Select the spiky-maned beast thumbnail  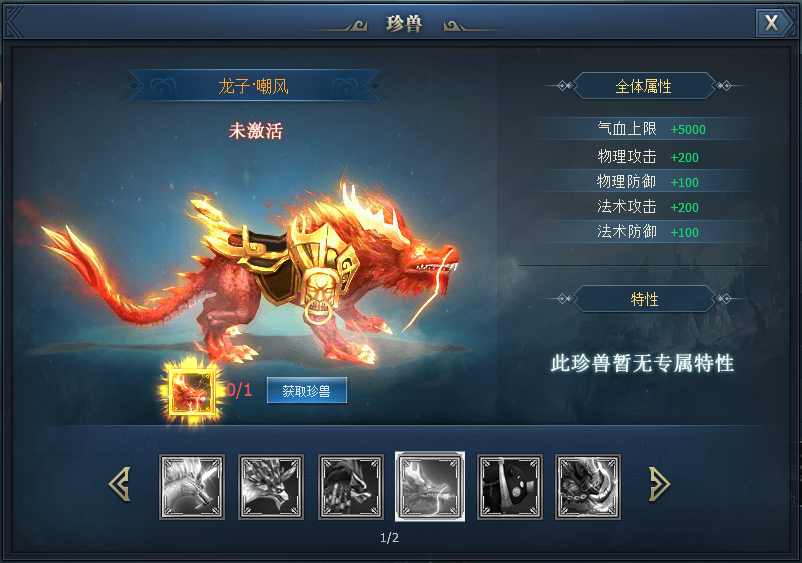[192, 487]
